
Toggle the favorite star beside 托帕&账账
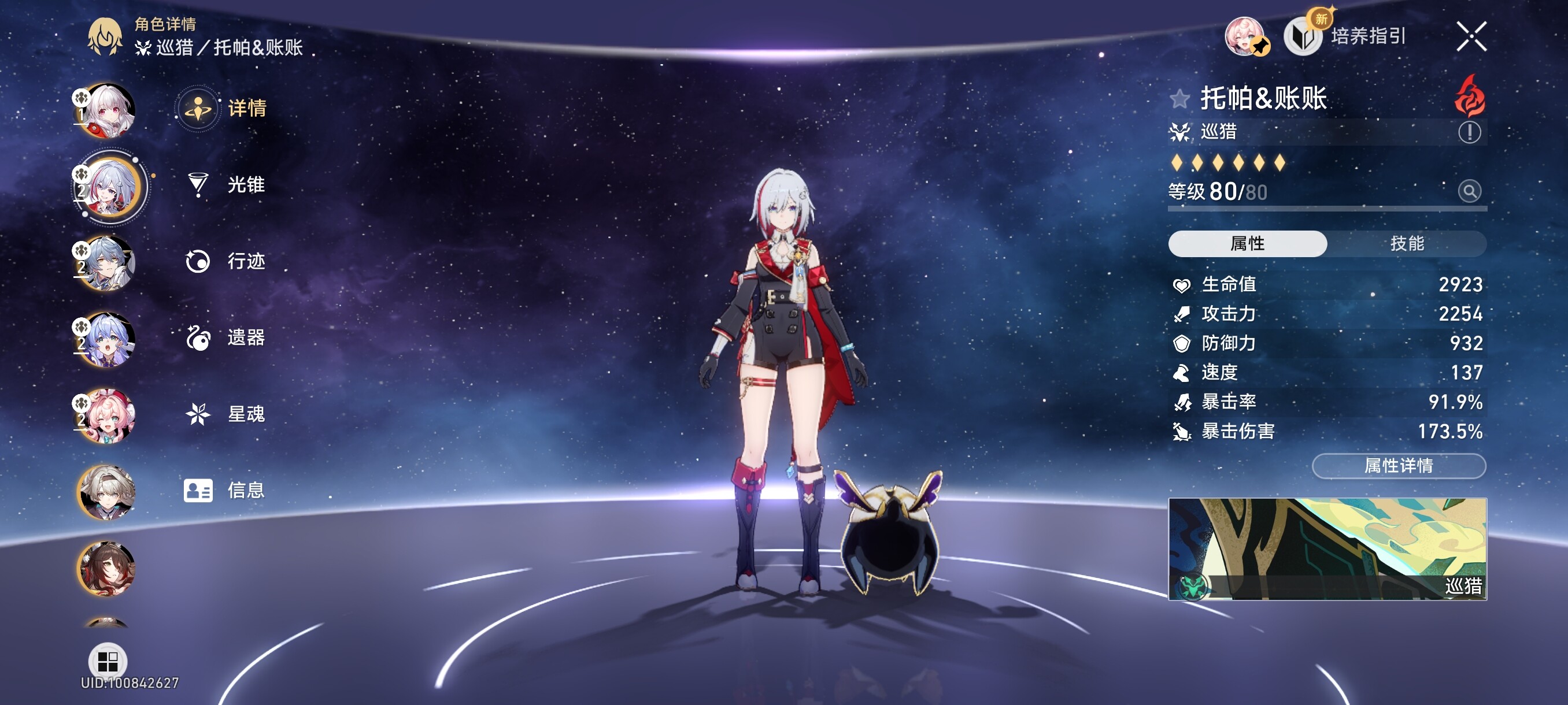pyautogui.click(x=1179, y=99)
